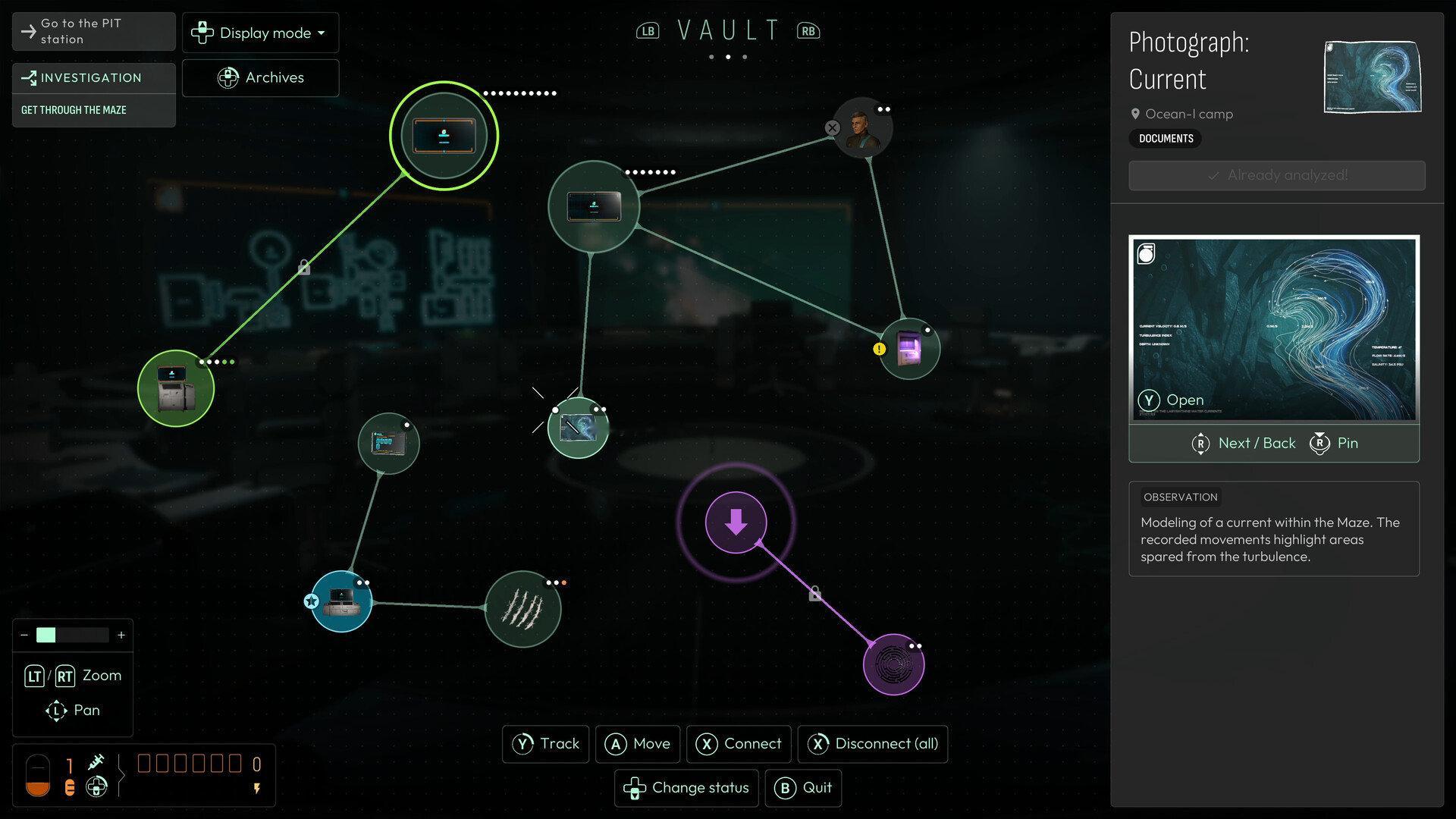Open the Current photograph preview image
This screenshot has height=819, width=1456.
pyautogui.click(x=1274, y=329)
